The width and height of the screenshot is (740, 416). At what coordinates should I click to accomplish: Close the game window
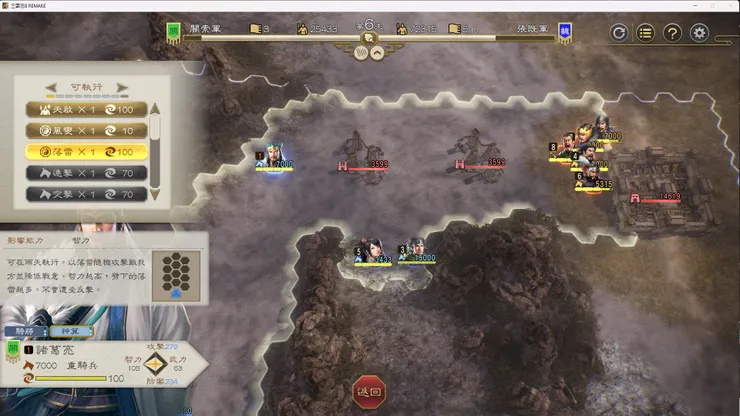tap(725, 6)
